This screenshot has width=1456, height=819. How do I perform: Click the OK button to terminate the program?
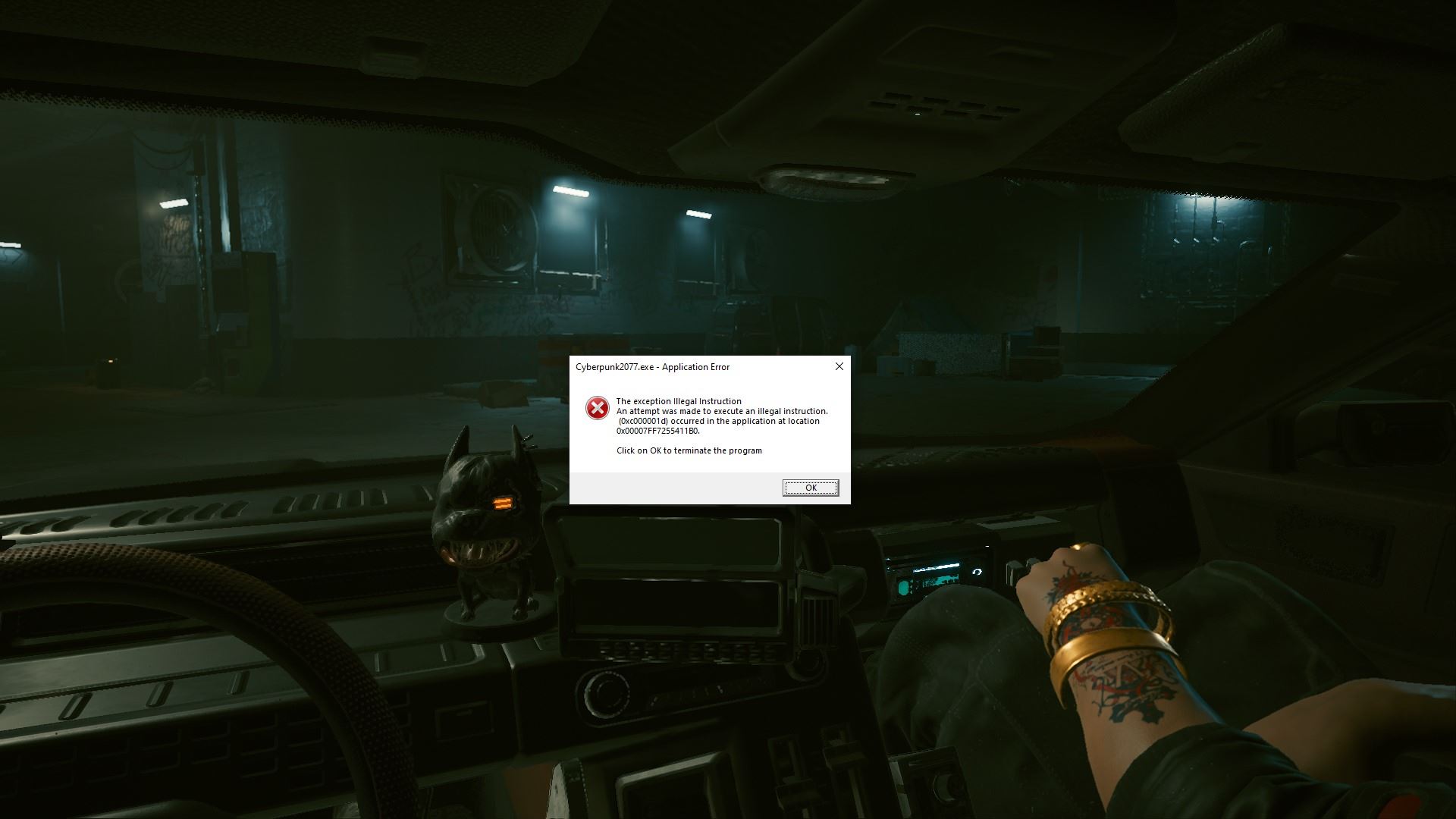tap(811, 488)
